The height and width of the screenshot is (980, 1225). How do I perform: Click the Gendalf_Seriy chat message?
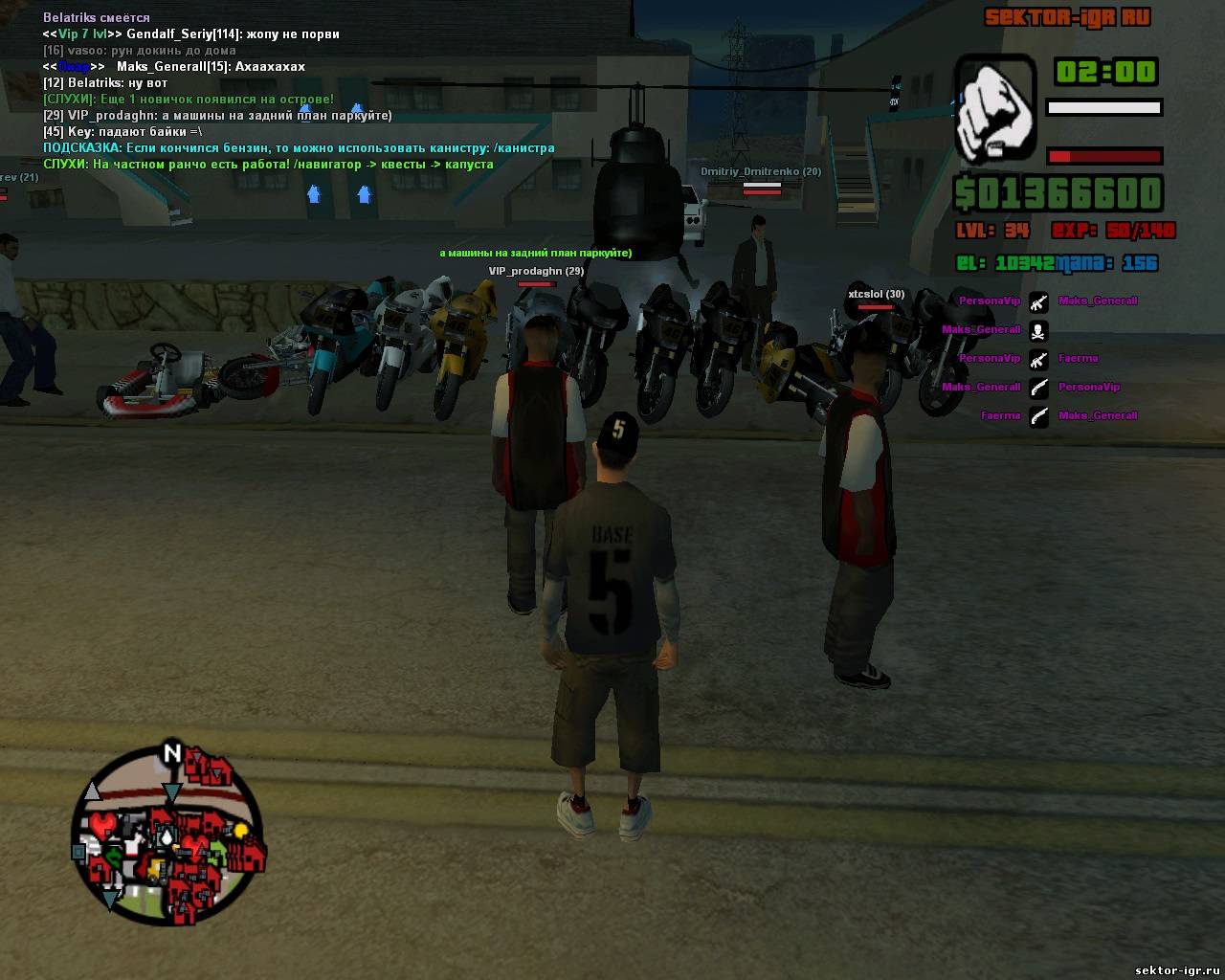[x=191, y=34]
